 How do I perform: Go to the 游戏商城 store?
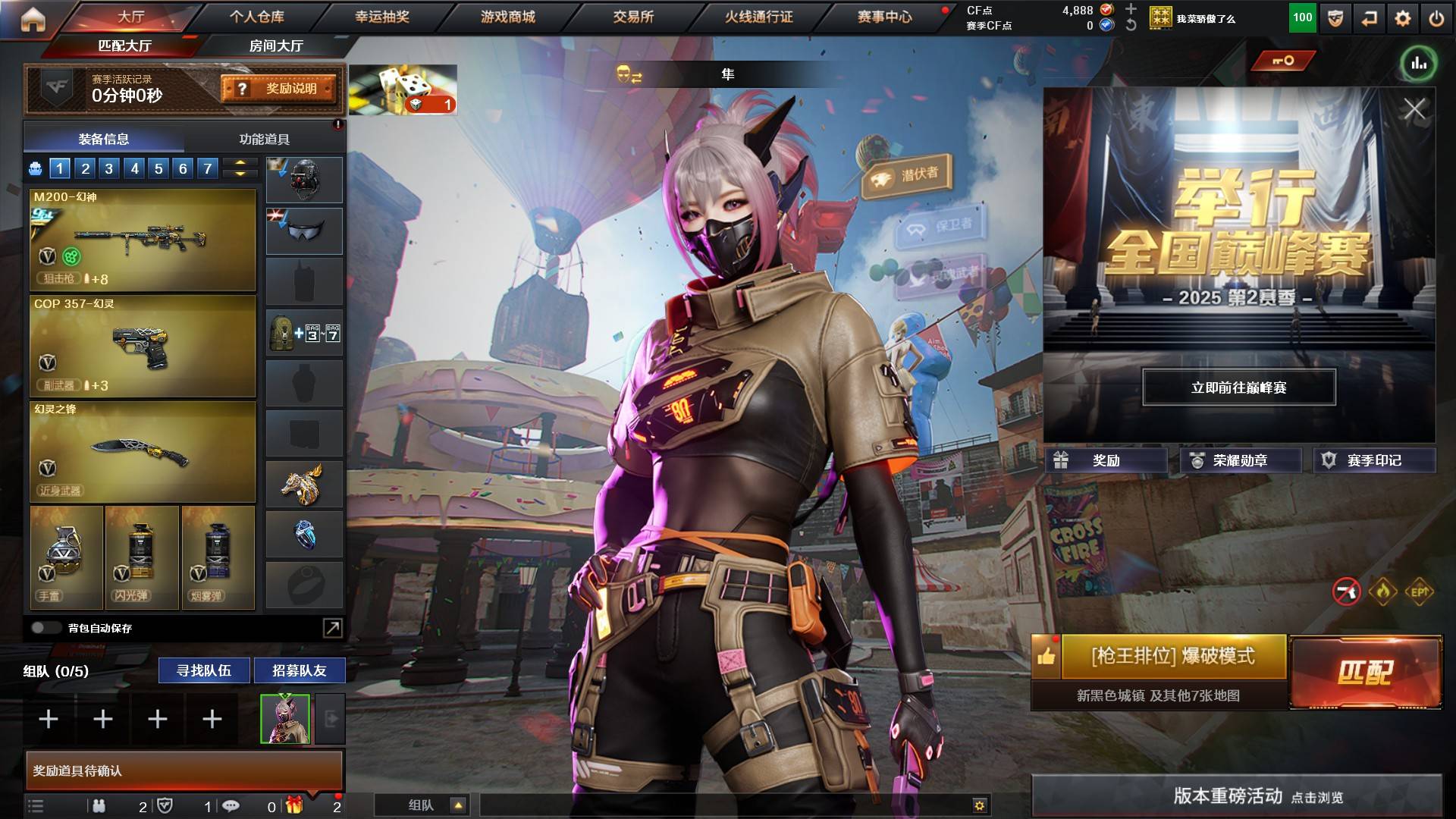(x=507, y=17)
